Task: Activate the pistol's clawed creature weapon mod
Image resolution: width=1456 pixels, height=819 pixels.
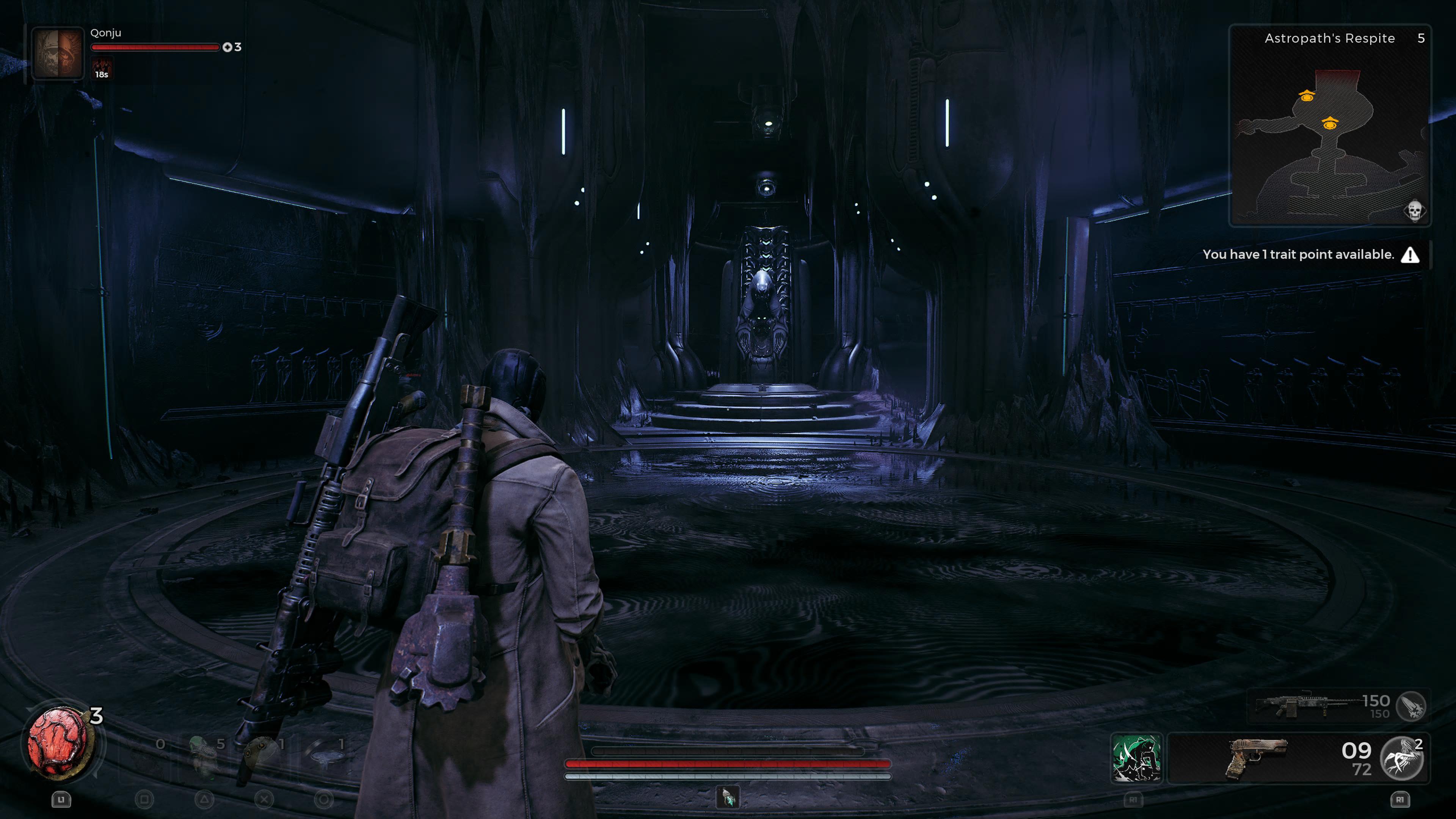Action: (1402, 758)
